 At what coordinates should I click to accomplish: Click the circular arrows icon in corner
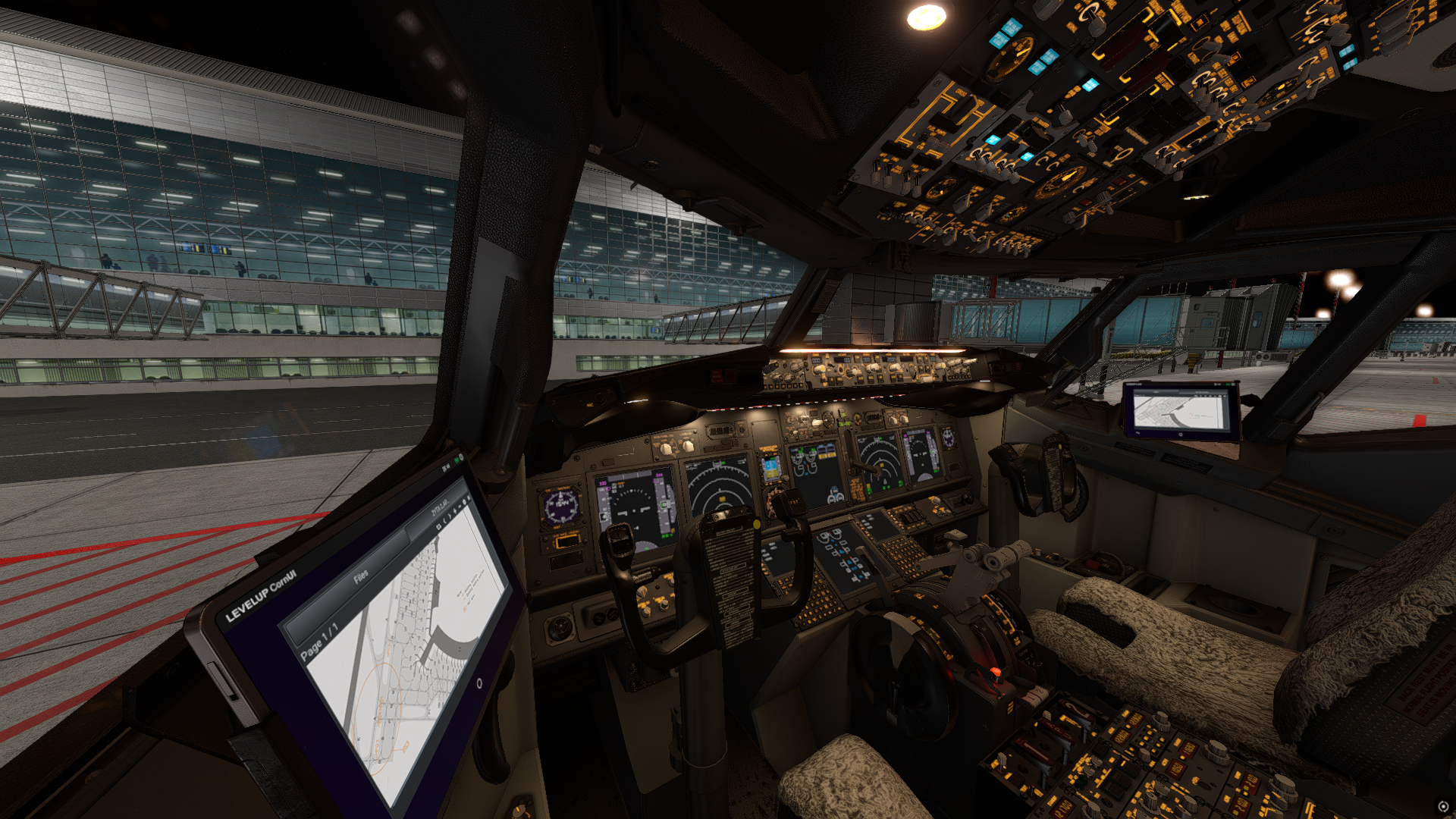(1443, 807)
